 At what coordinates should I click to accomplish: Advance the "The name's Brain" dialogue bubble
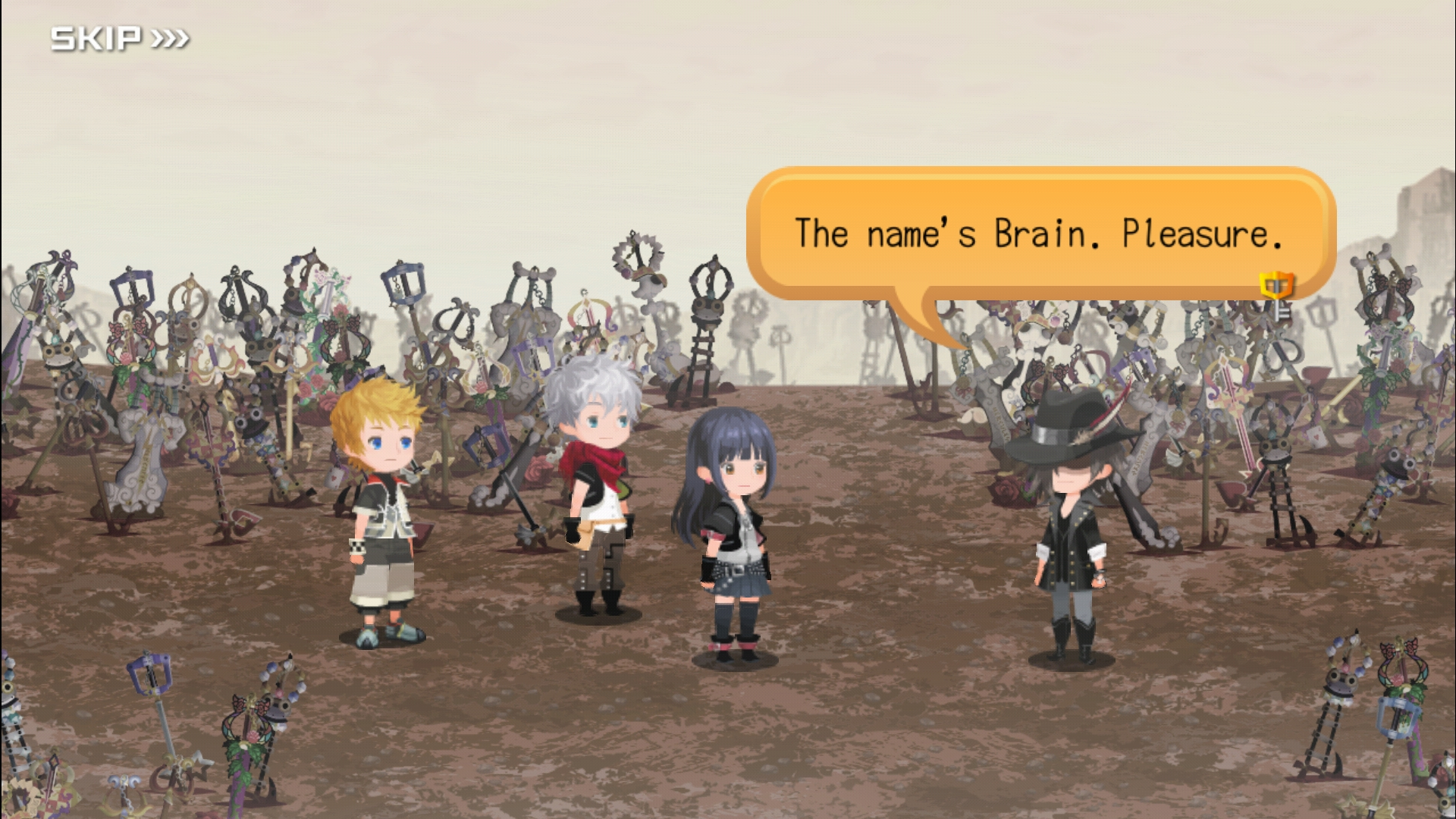coord(1039,233)
